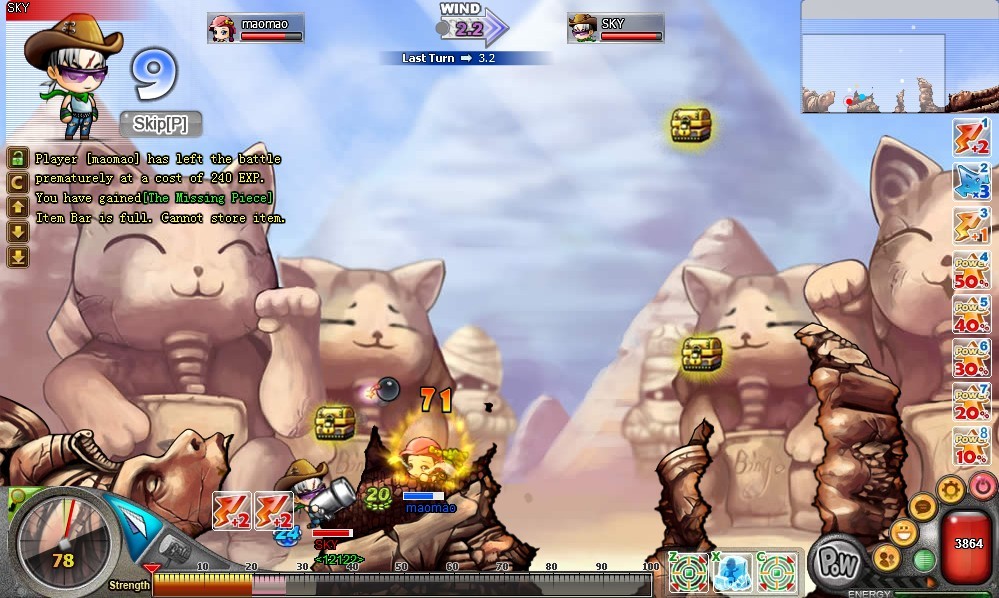The height and width of the screenshot is (598, 999).
Task: Activate the +1 shot prop in slot 3
Action: coord(970,226)
